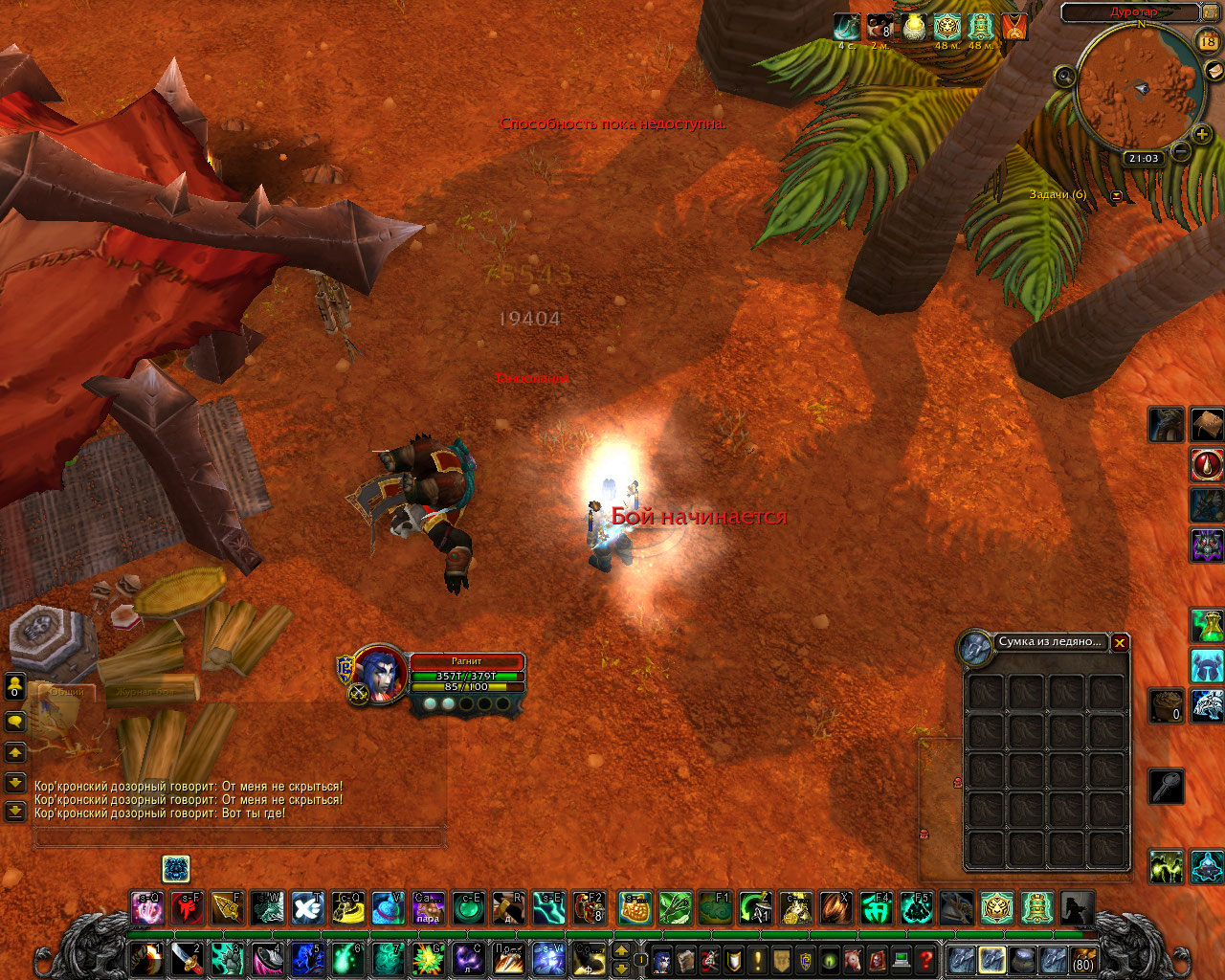Select the Рагнит player portrait
This screenshot has width=1225, height=980.
(x=380, y=673)
